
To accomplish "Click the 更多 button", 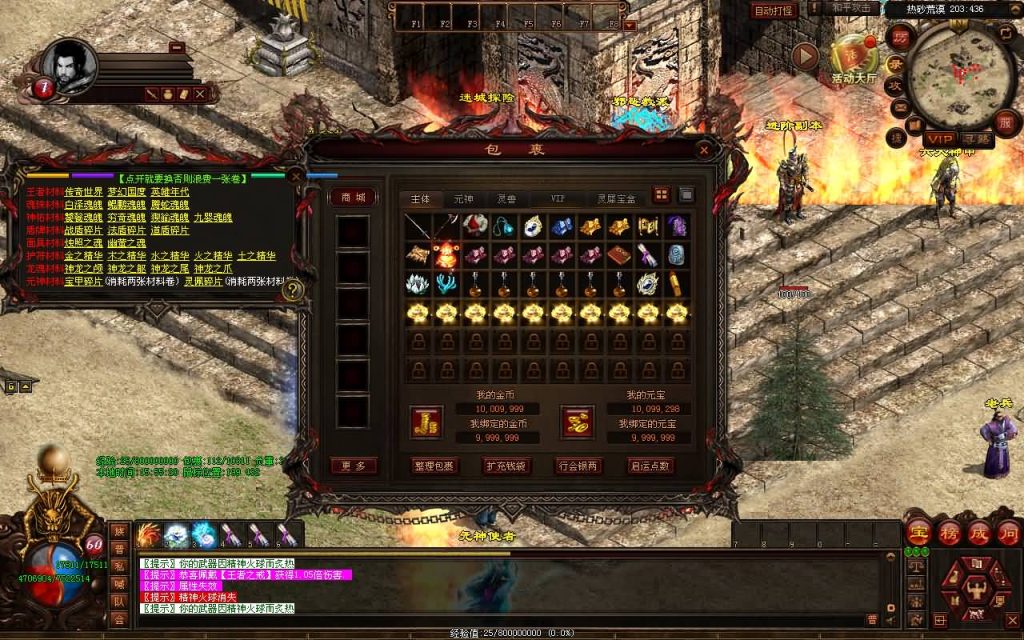I will click(354, 466).
